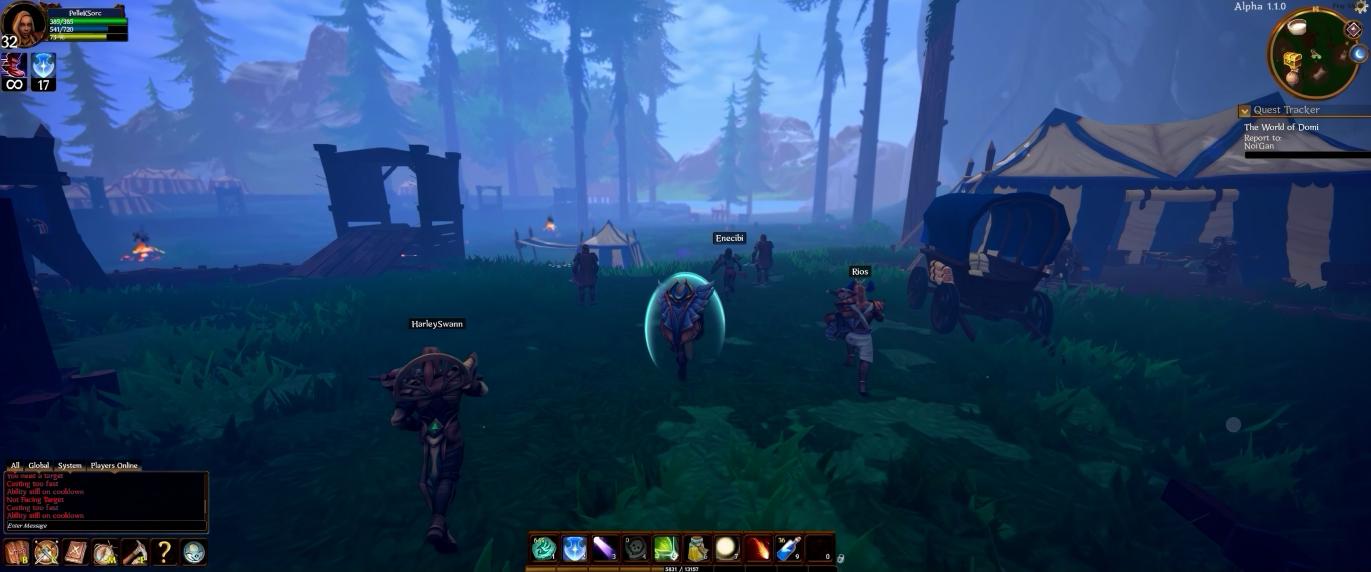Click the hammer crafting menu icon
This screenshot has width=1371, height=572.
point(135,552)
